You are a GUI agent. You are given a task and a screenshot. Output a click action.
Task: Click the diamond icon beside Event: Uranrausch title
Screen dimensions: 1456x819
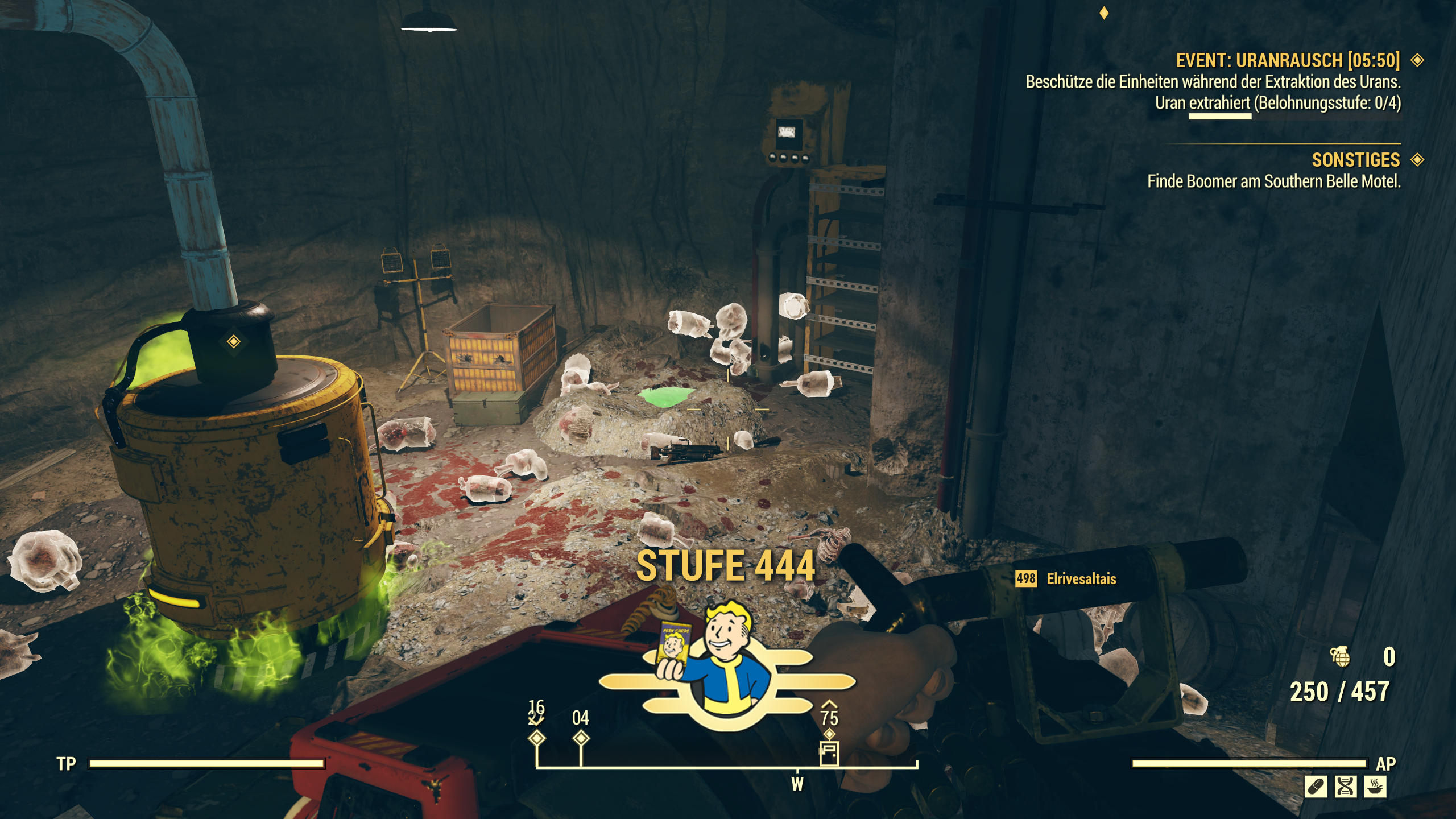coord(1417,60)
